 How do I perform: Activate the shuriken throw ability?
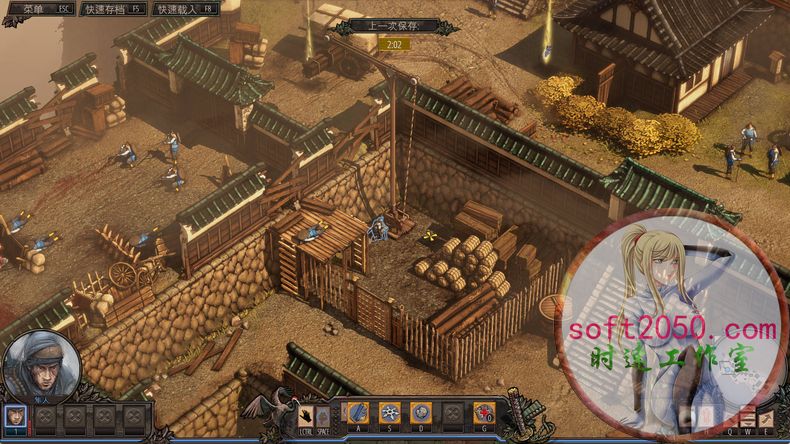click(391, 412)
